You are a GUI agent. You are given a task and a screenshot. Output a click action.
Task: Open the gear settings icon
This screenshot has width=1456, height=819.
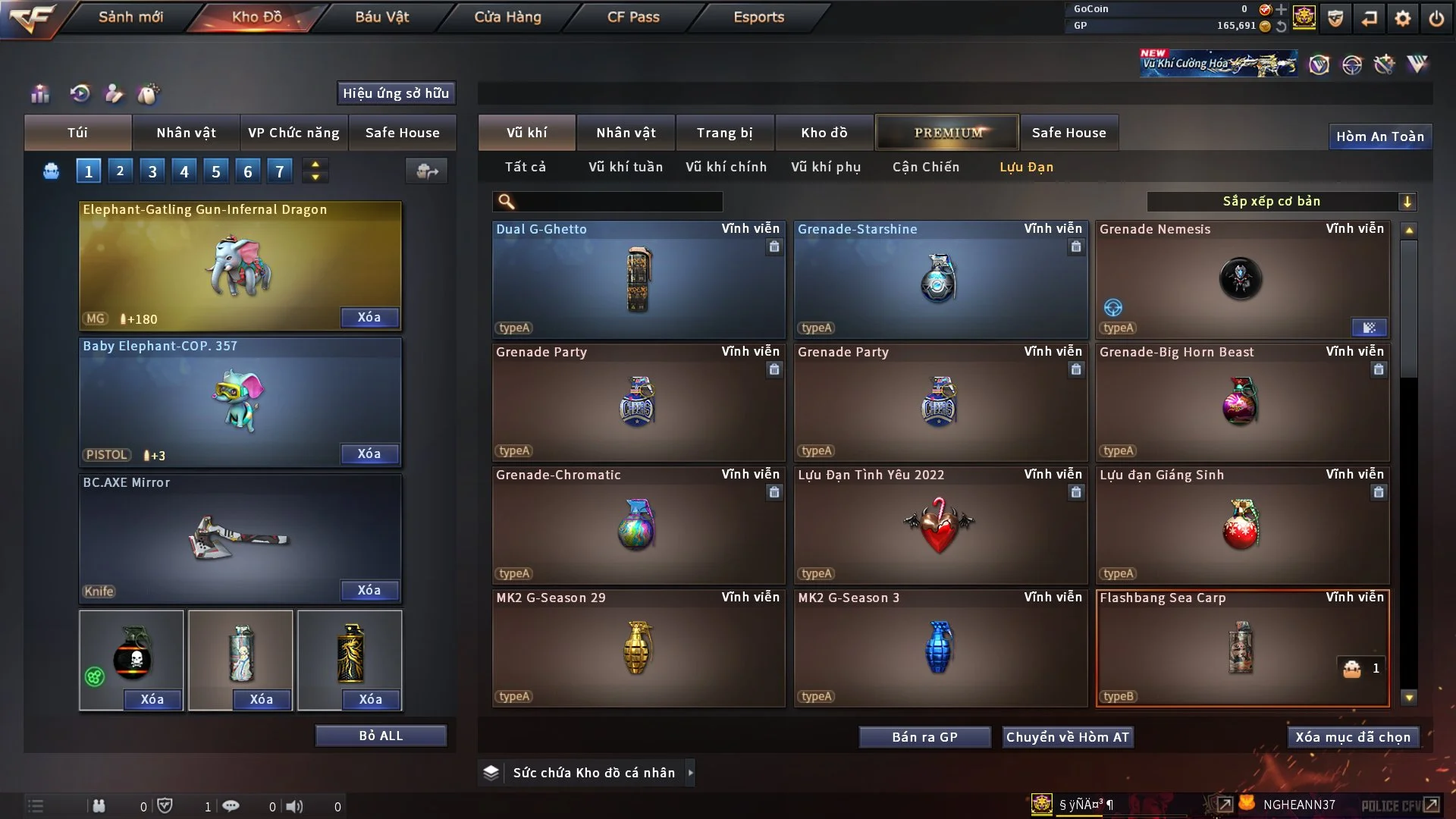(x=1403, y=17)
